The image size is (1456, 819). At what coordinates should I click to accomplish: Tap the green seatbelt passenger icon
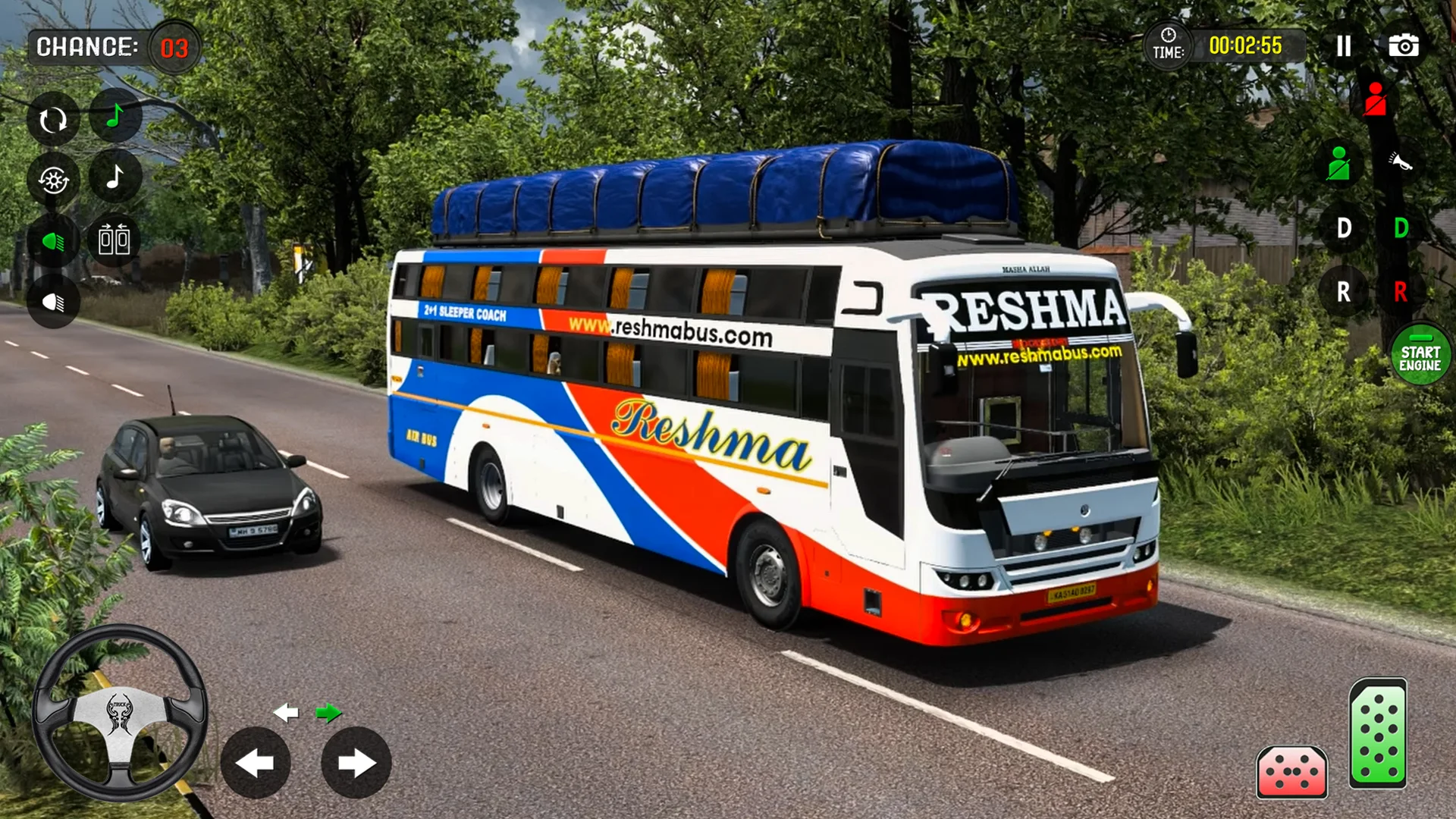1338,164
